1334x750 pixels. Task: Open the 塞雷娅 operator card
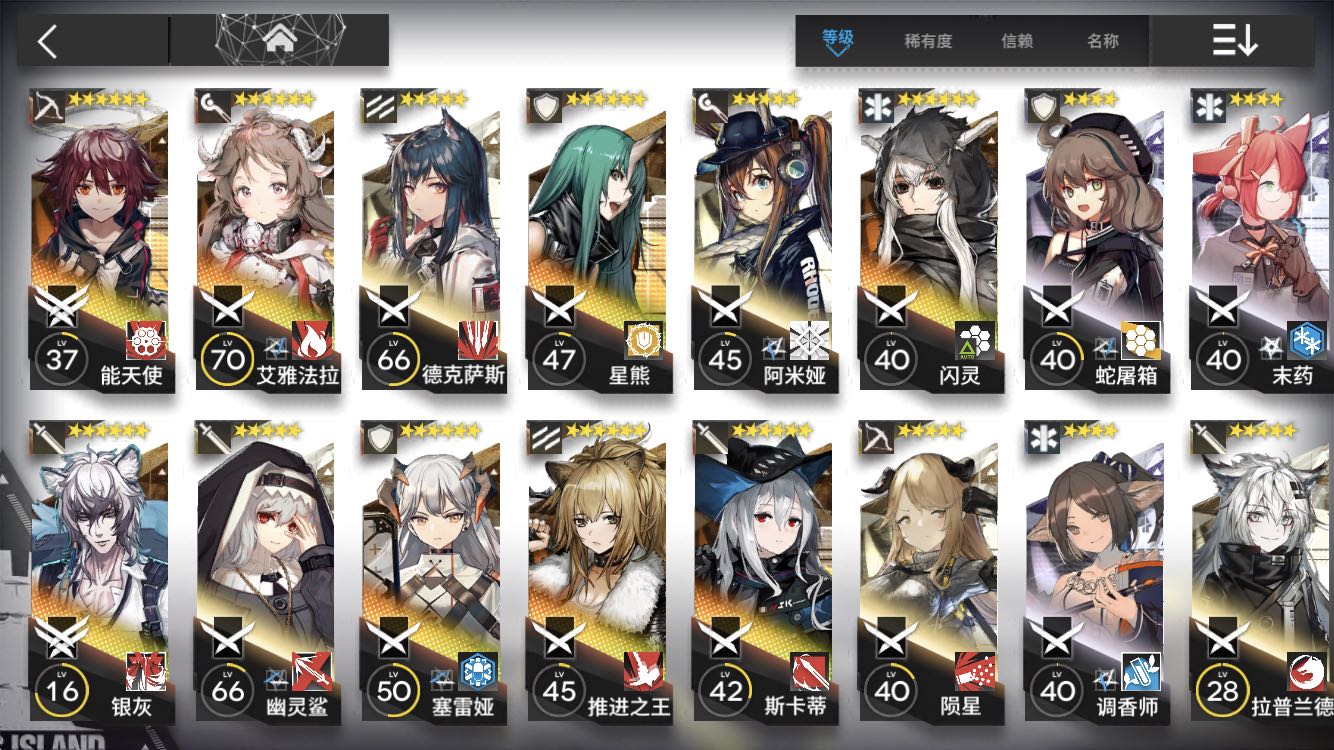tap(432, 572)
